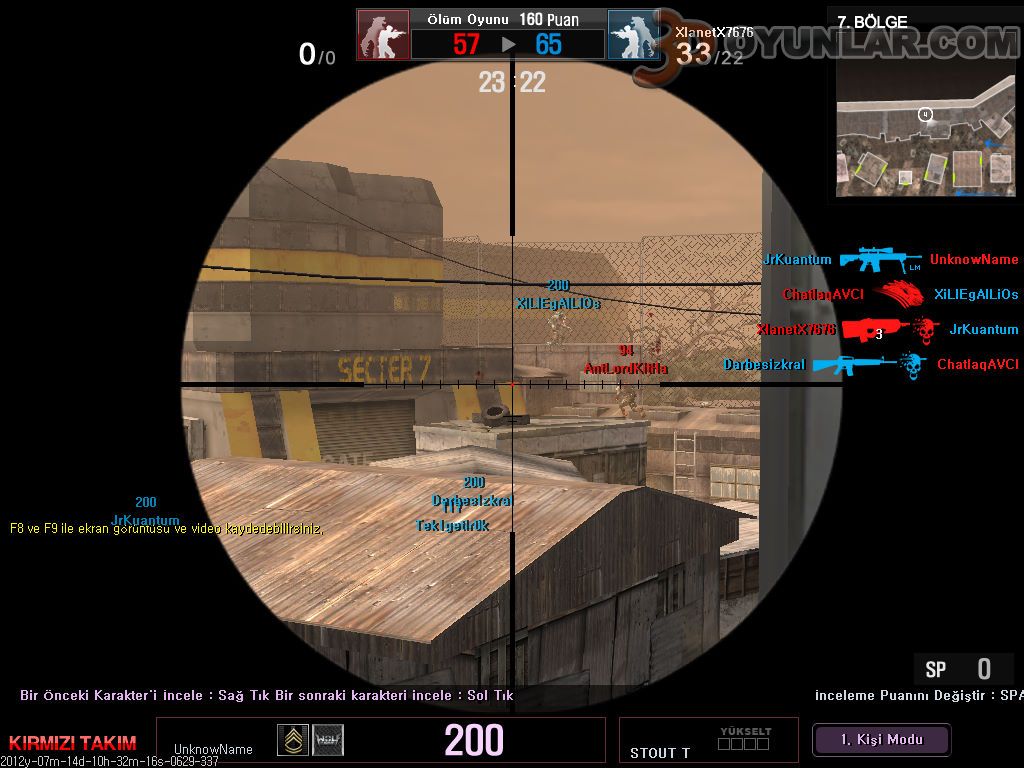
Task: Select the blue team emblem on scoreboard
Action: (634, 36)
